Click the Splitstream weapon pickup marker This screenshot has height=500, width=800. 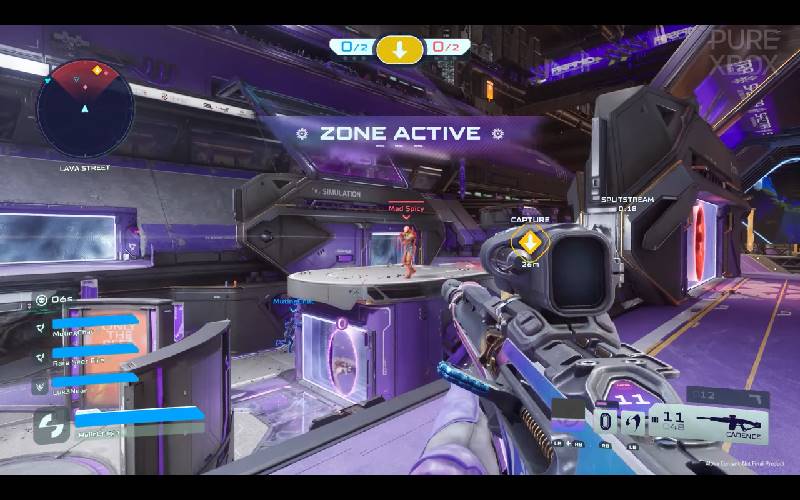click(626, 203)
